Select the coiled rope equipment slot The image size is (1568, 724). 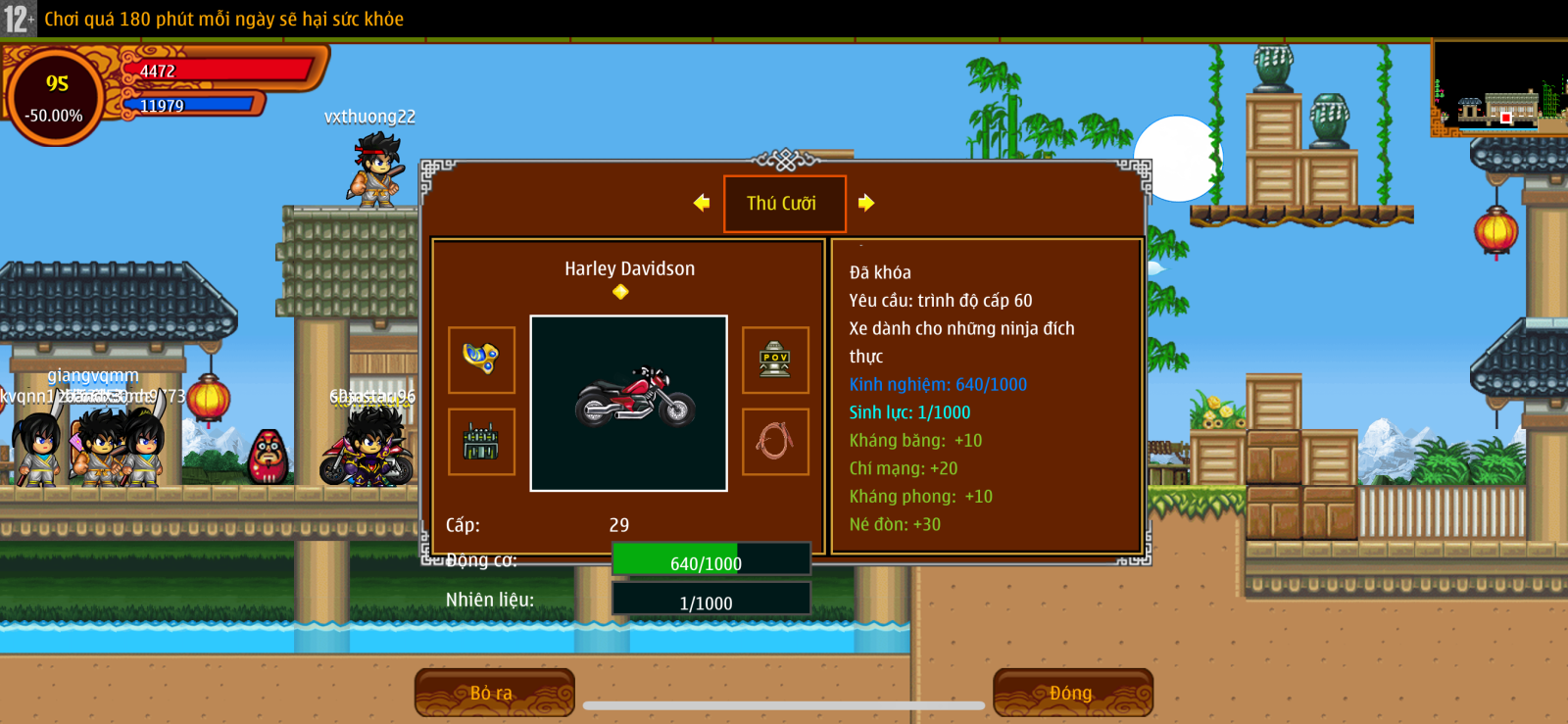pos(775,442)
